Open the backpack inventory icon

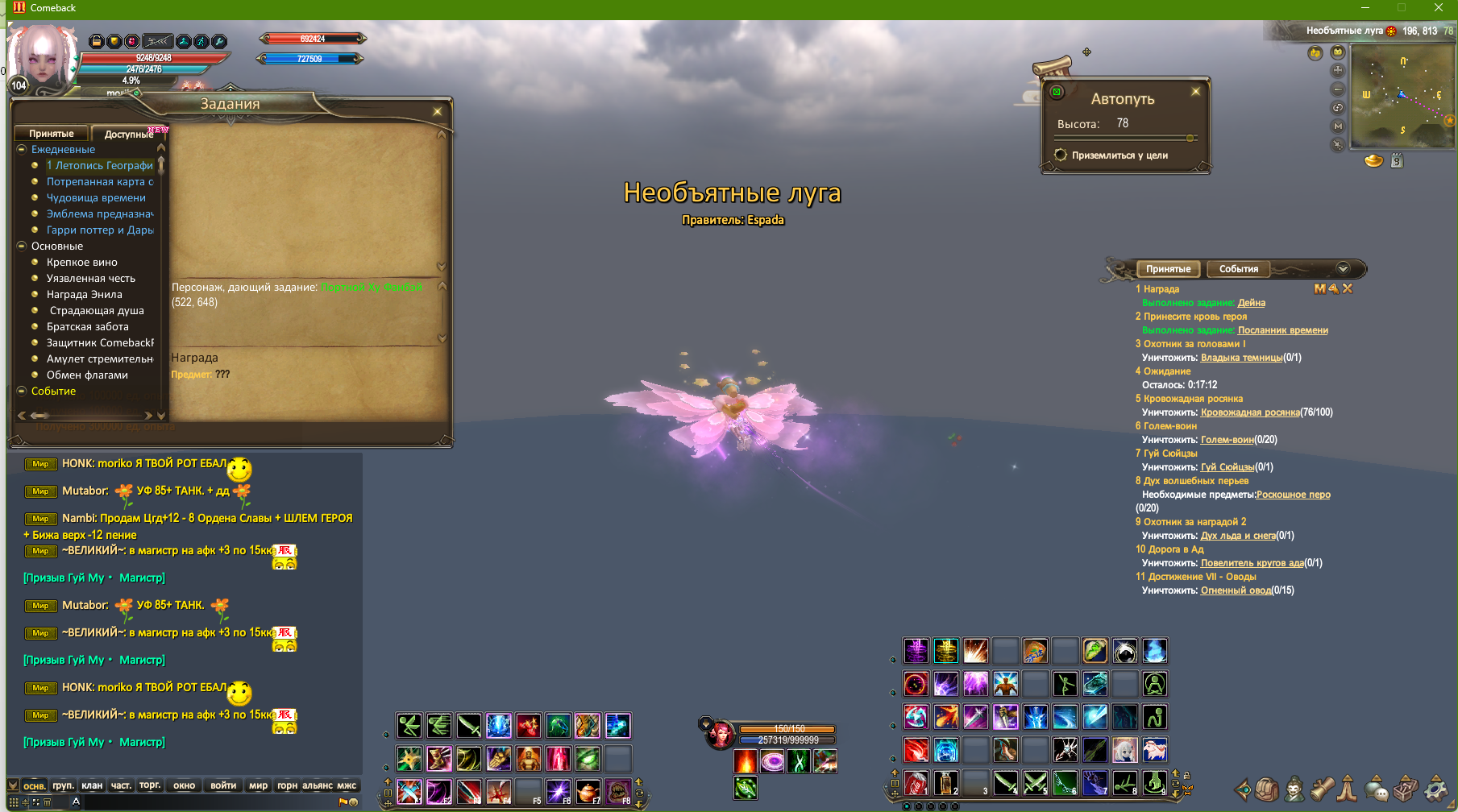(1266, 789)
